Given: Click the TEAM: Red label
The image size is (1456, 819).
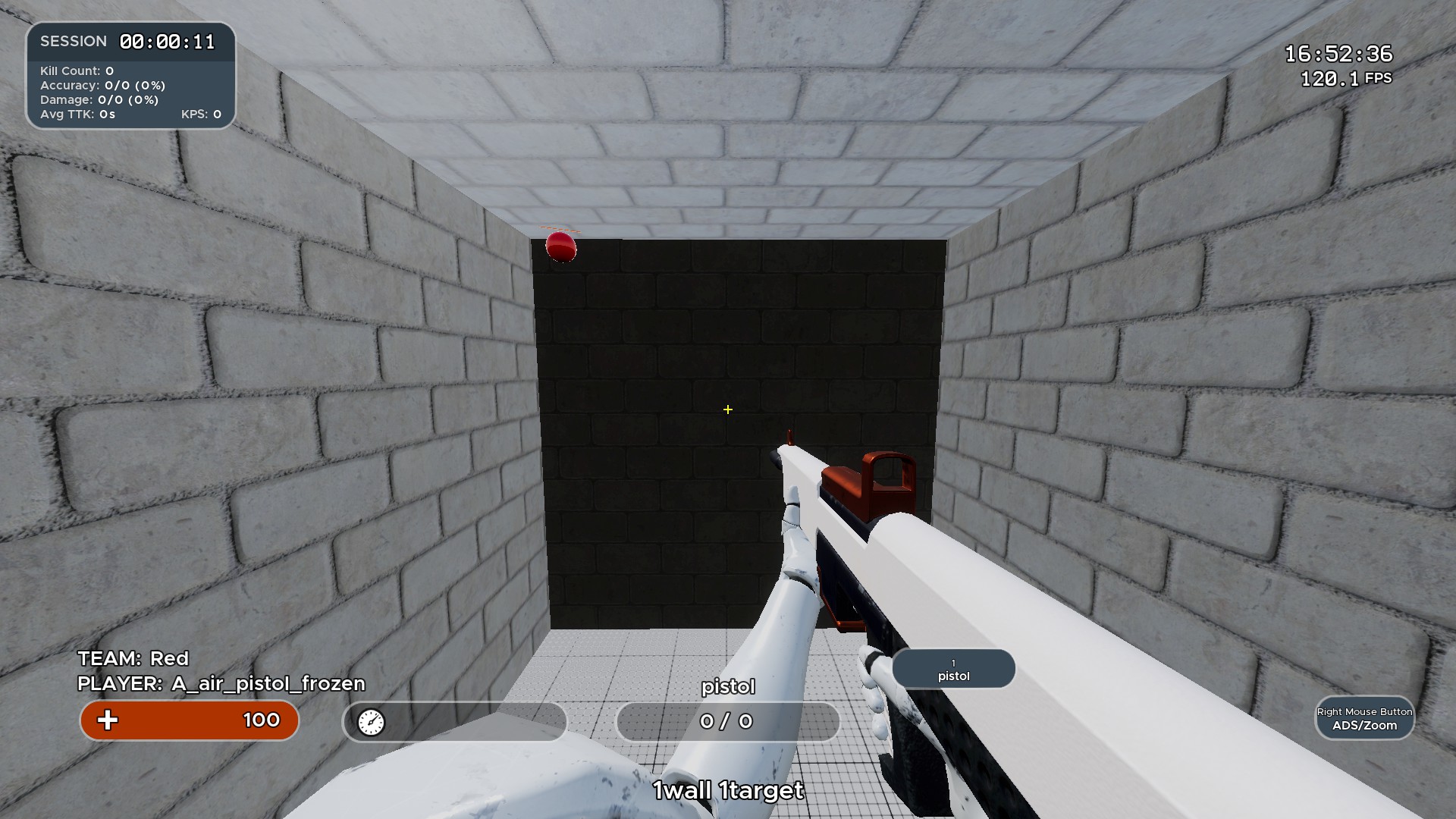Looking at the screenshot, I should pos(133,658).
